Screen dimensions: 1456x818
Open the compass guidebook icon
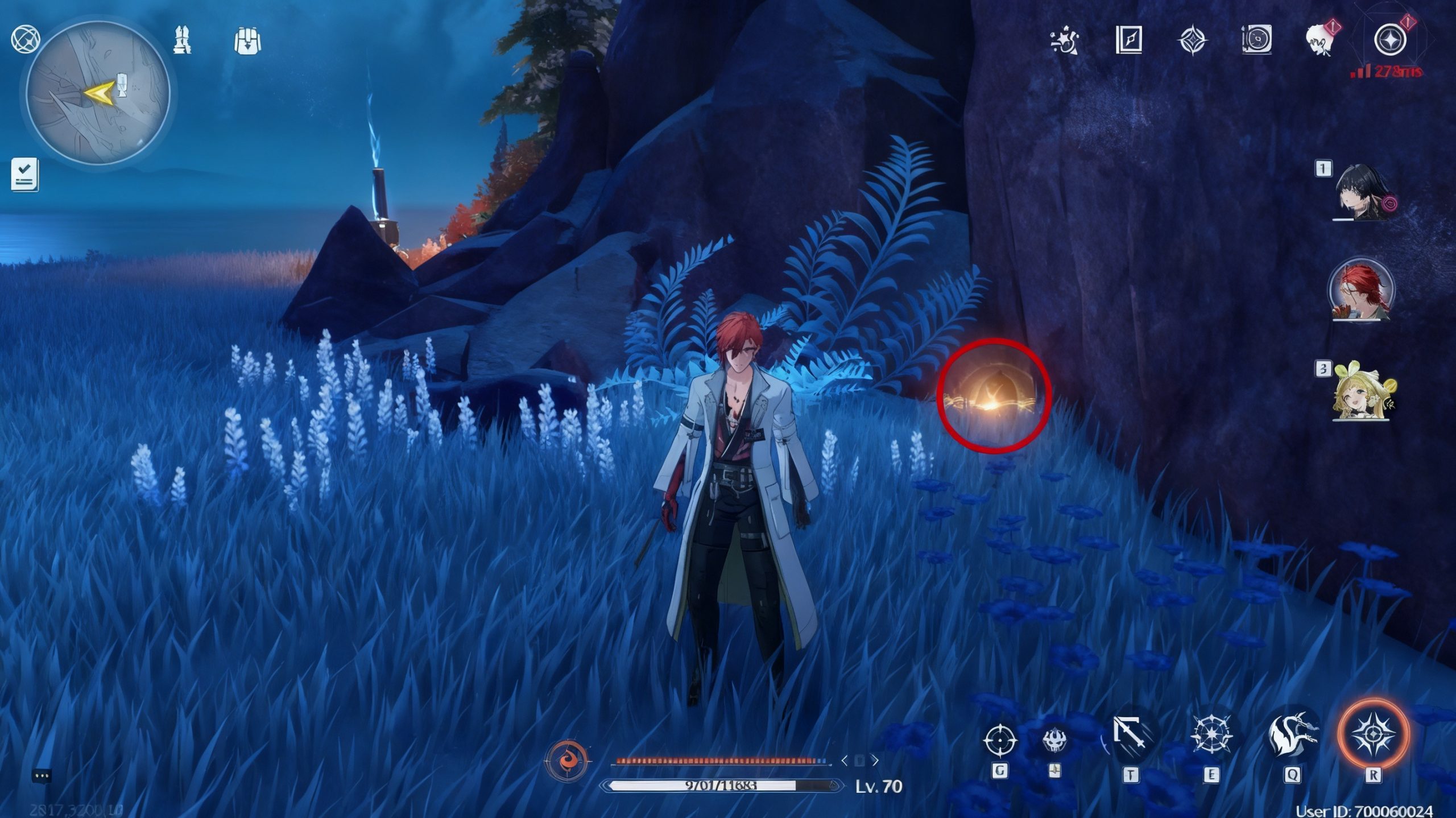pos(1128,40)
